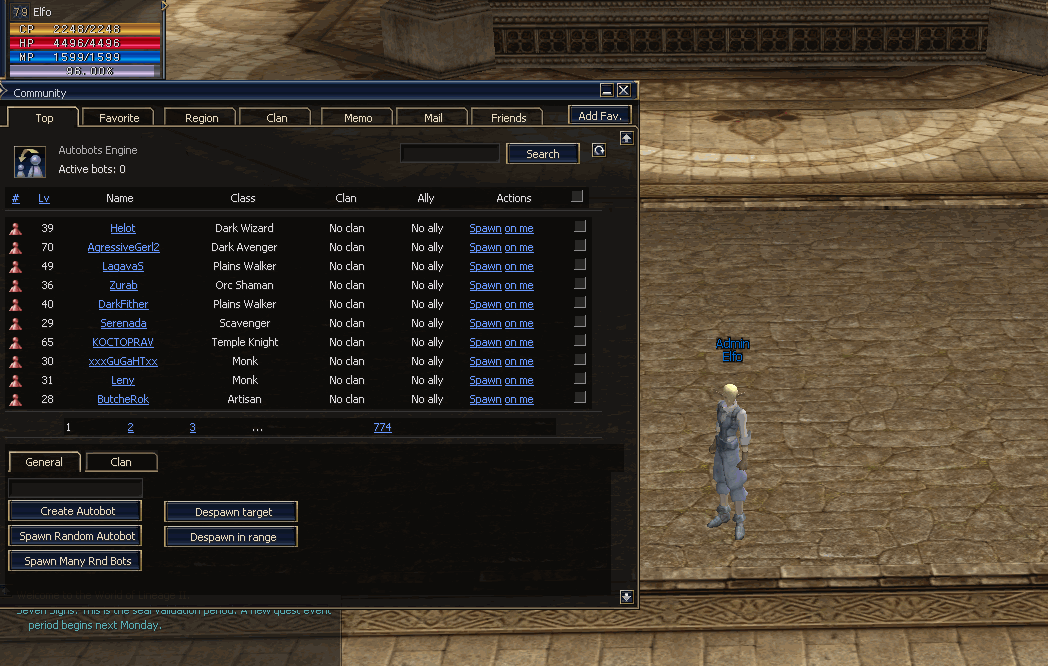This screenshot has width=1048, height=666.
Task: Click the Search button
Action: (542, 154)
